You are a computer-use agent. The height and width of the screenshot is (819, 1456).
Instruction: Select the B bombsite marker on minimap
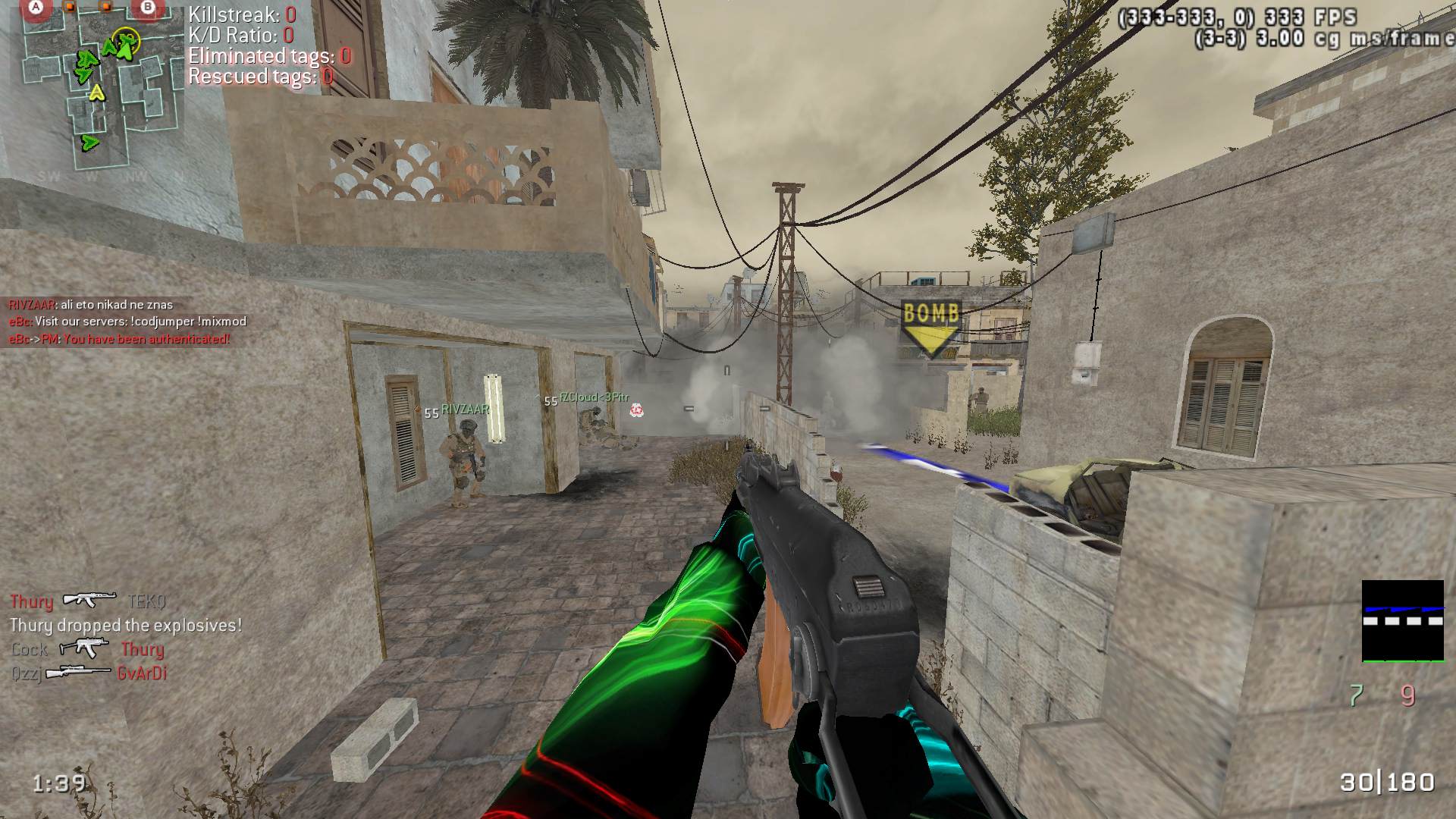click(x=147, y=8)
